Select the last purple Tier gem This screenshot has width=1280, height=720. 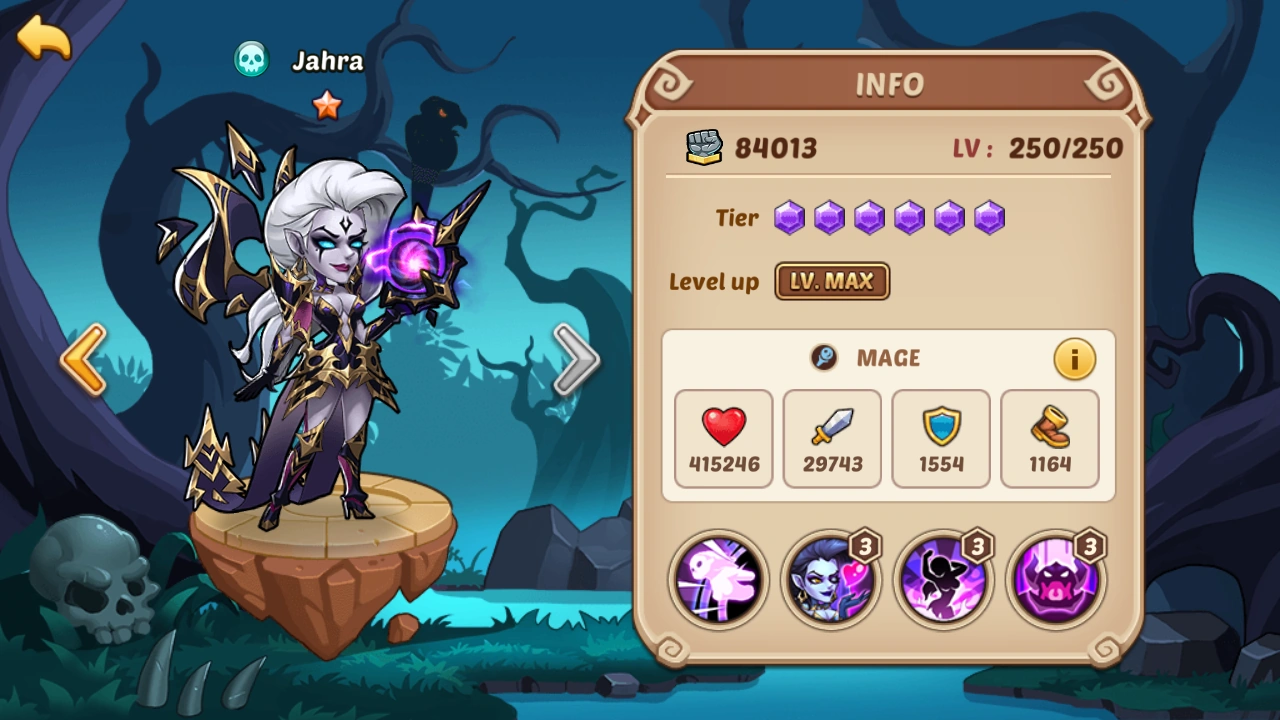[989, 217]
